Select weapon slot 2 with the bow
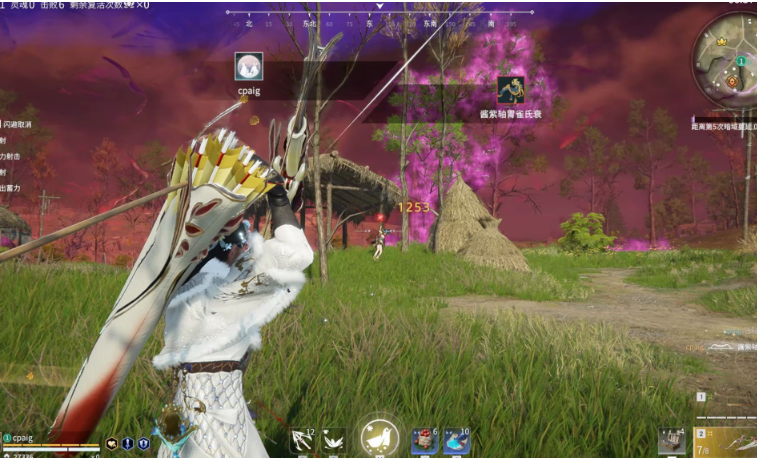Viewport: 757px width, 458px height. (x=726, y=440)
